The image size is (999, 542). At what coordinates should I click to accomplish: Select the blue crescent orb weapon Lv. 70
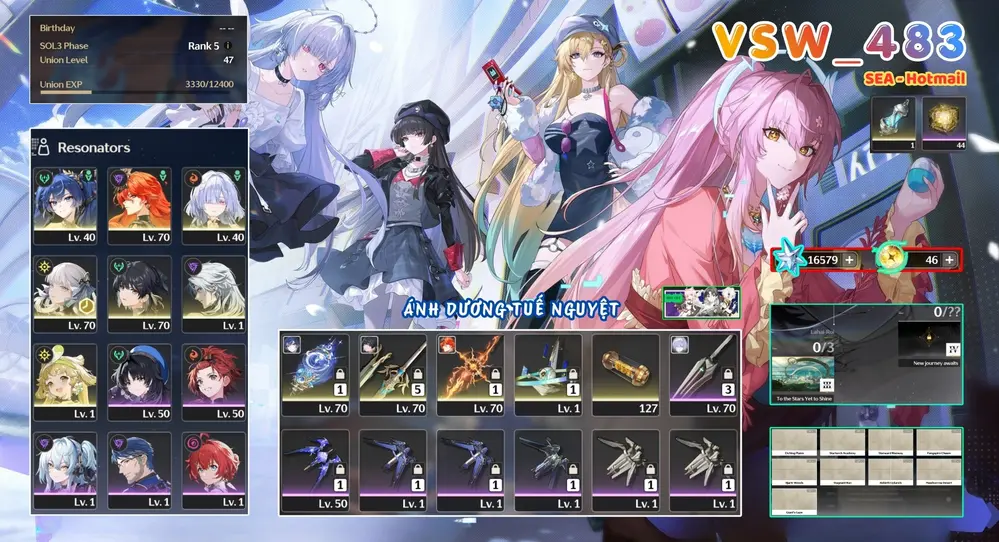click(315, 374)
